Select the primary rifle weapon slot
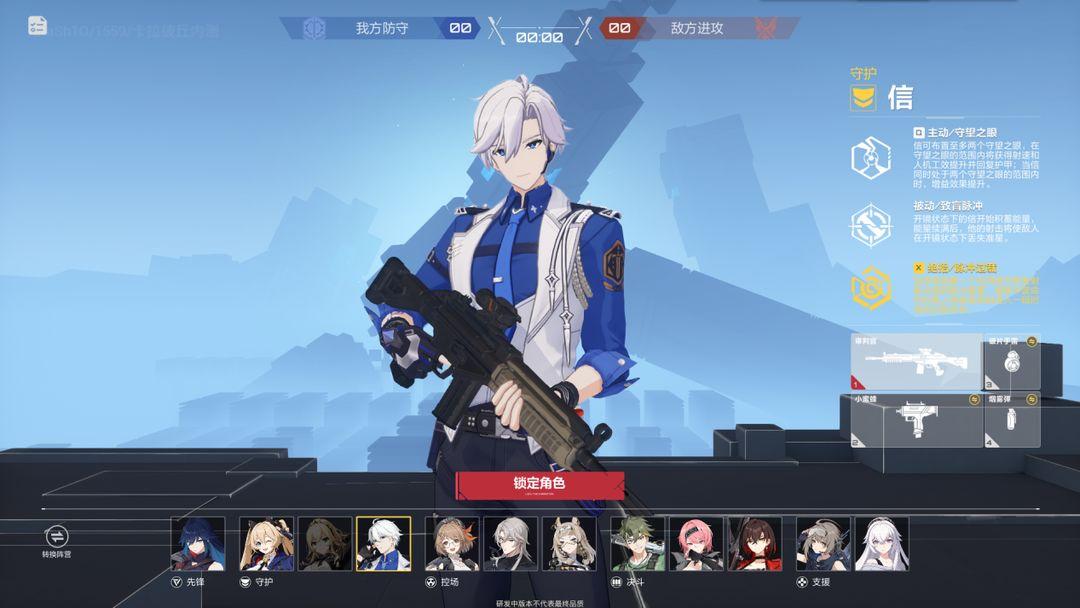1080x608 pixels. pos(915,362)
